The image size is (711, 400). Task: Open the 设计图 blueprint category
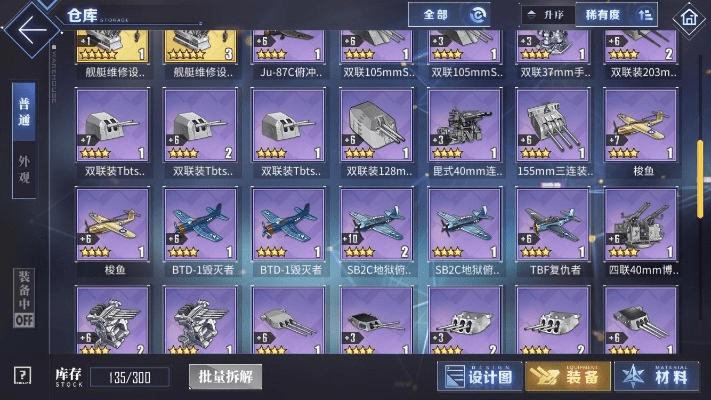tap(478, 375)
